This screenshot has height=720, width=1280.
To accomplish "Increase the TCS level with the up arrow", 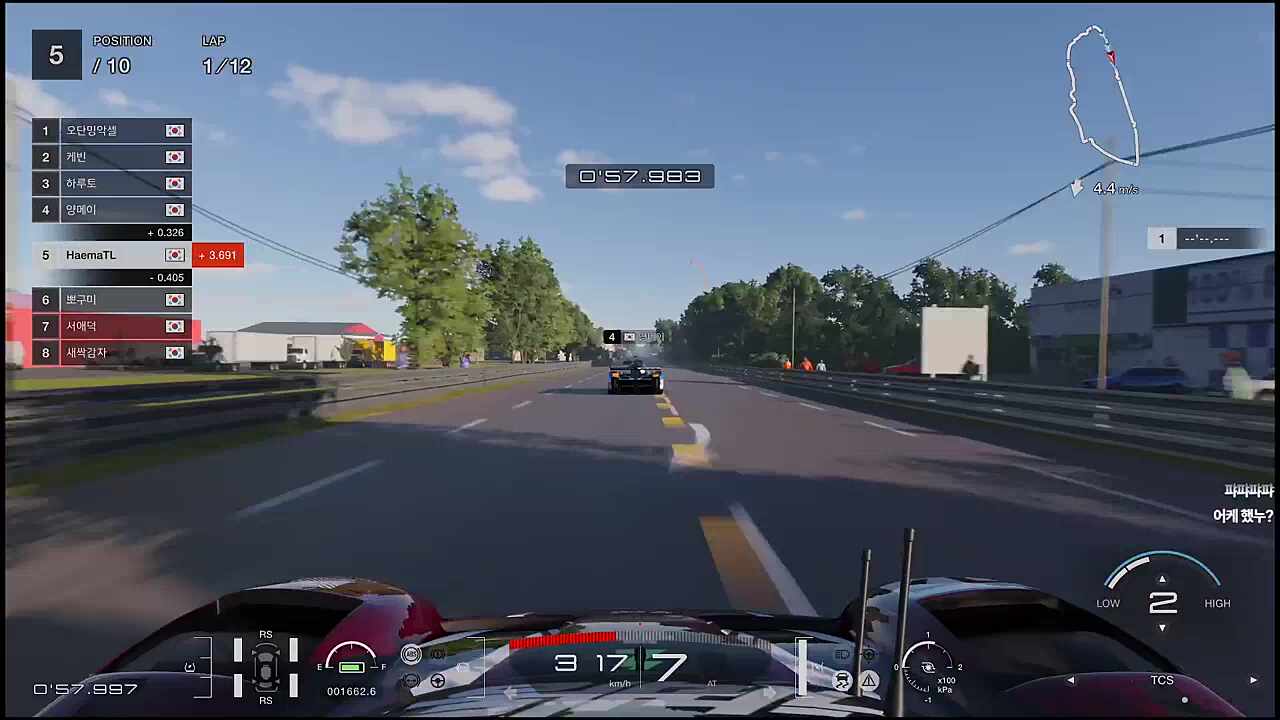I will (x=1162, y=579).
